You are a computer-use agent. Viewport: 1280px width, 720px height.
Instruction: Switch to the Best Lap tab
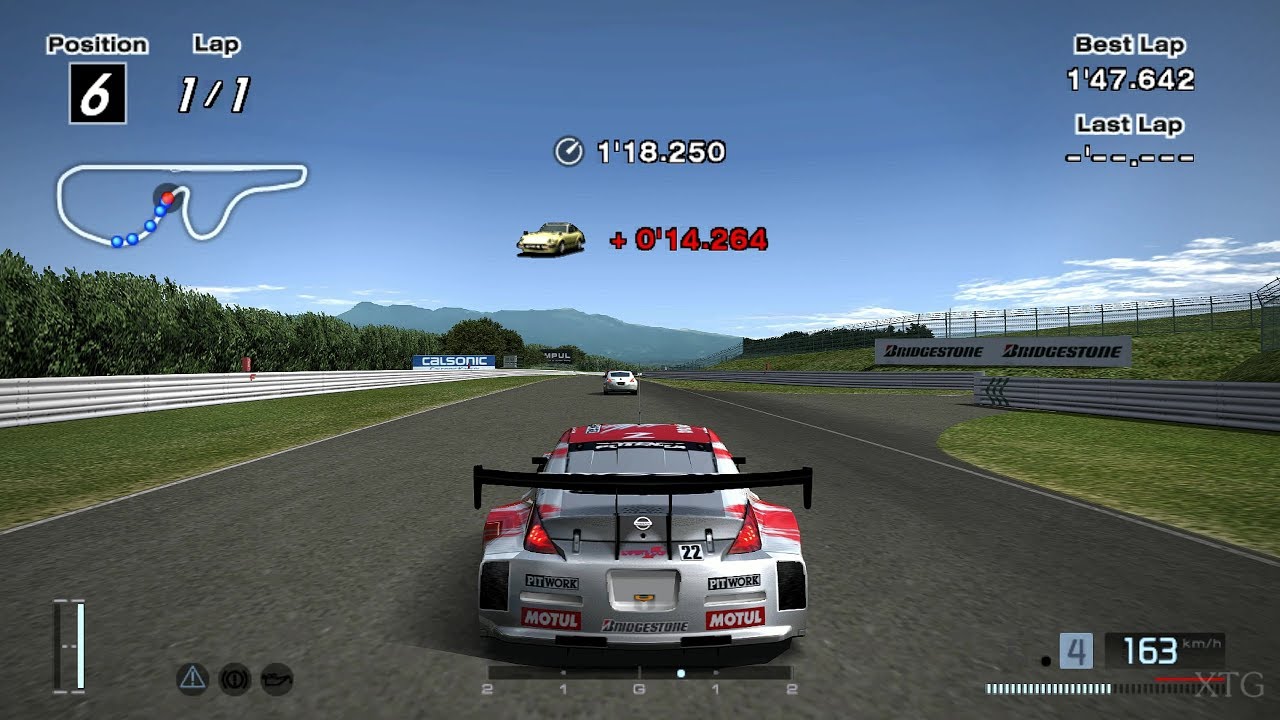(1129, 44)
